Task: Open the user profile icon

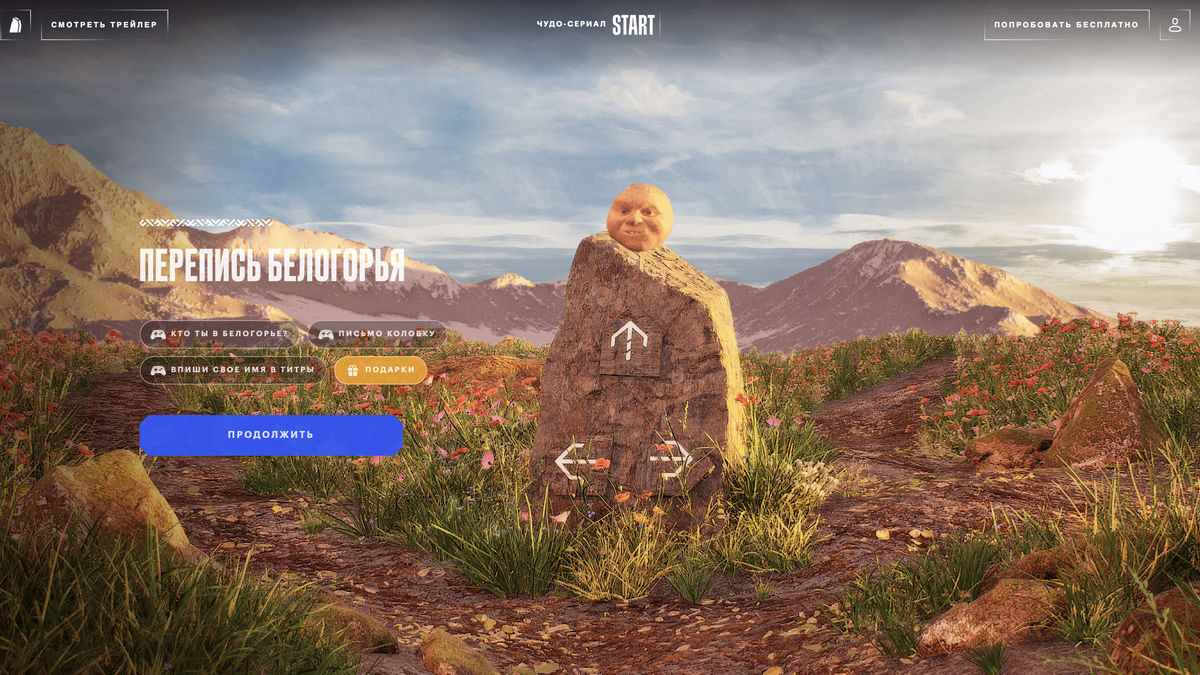Action: pyautogui.click(x=1174, y=24)
